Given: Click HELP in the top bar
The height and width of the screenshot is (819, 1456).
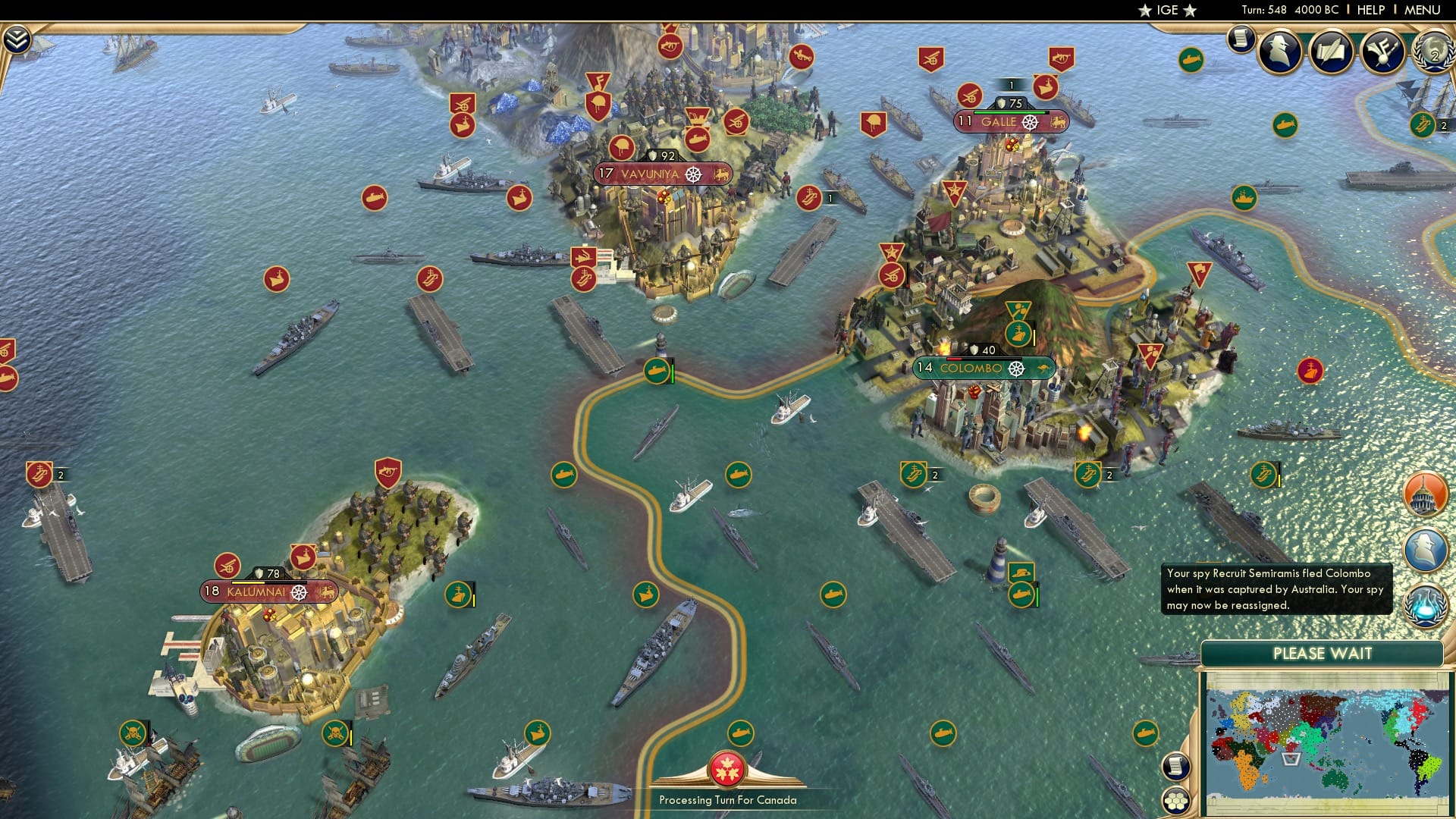Looking at the screenshot, I should pos(1370,10).
